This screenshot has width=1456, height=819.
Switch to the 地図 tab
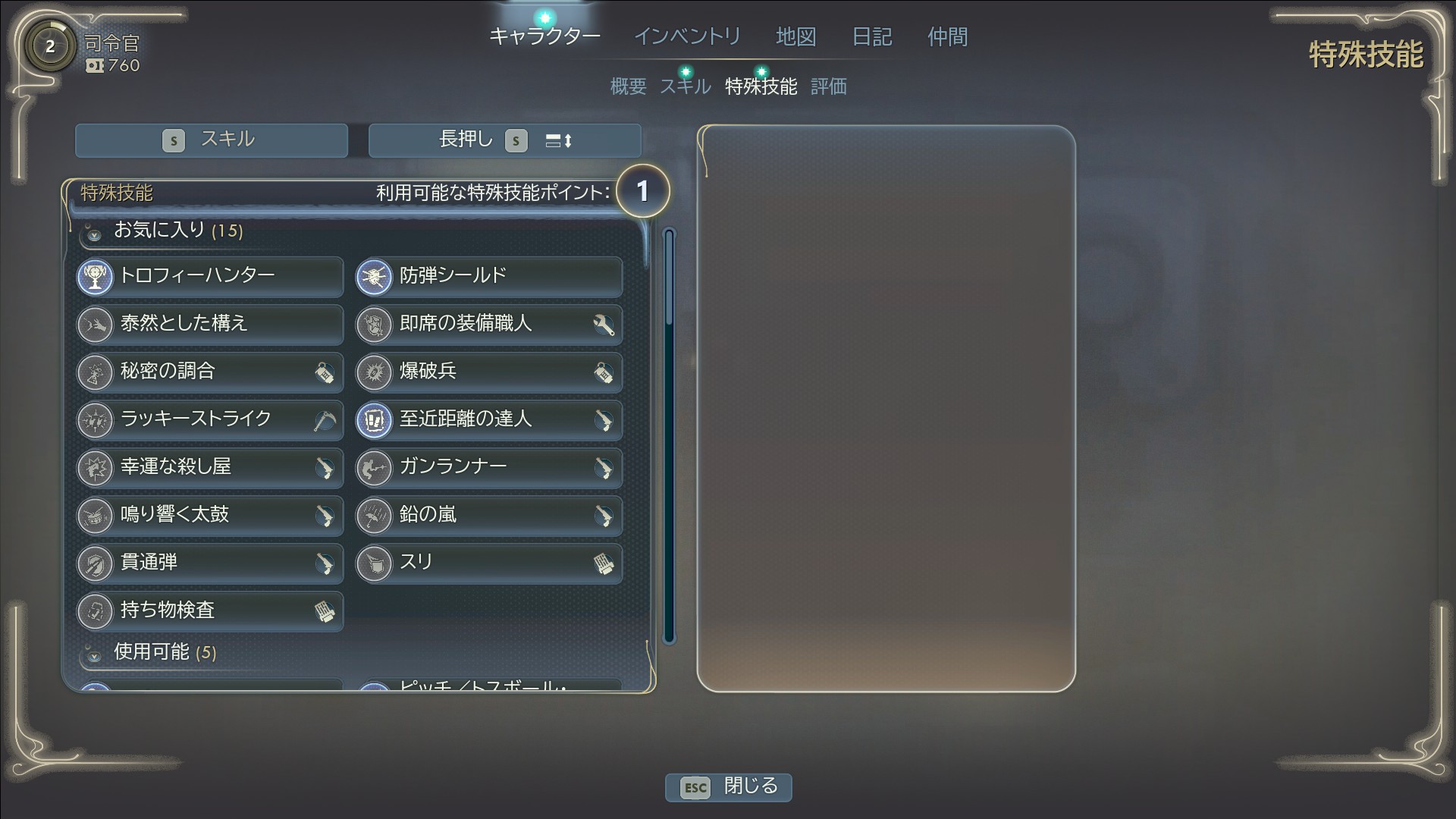tap(795, 36)
